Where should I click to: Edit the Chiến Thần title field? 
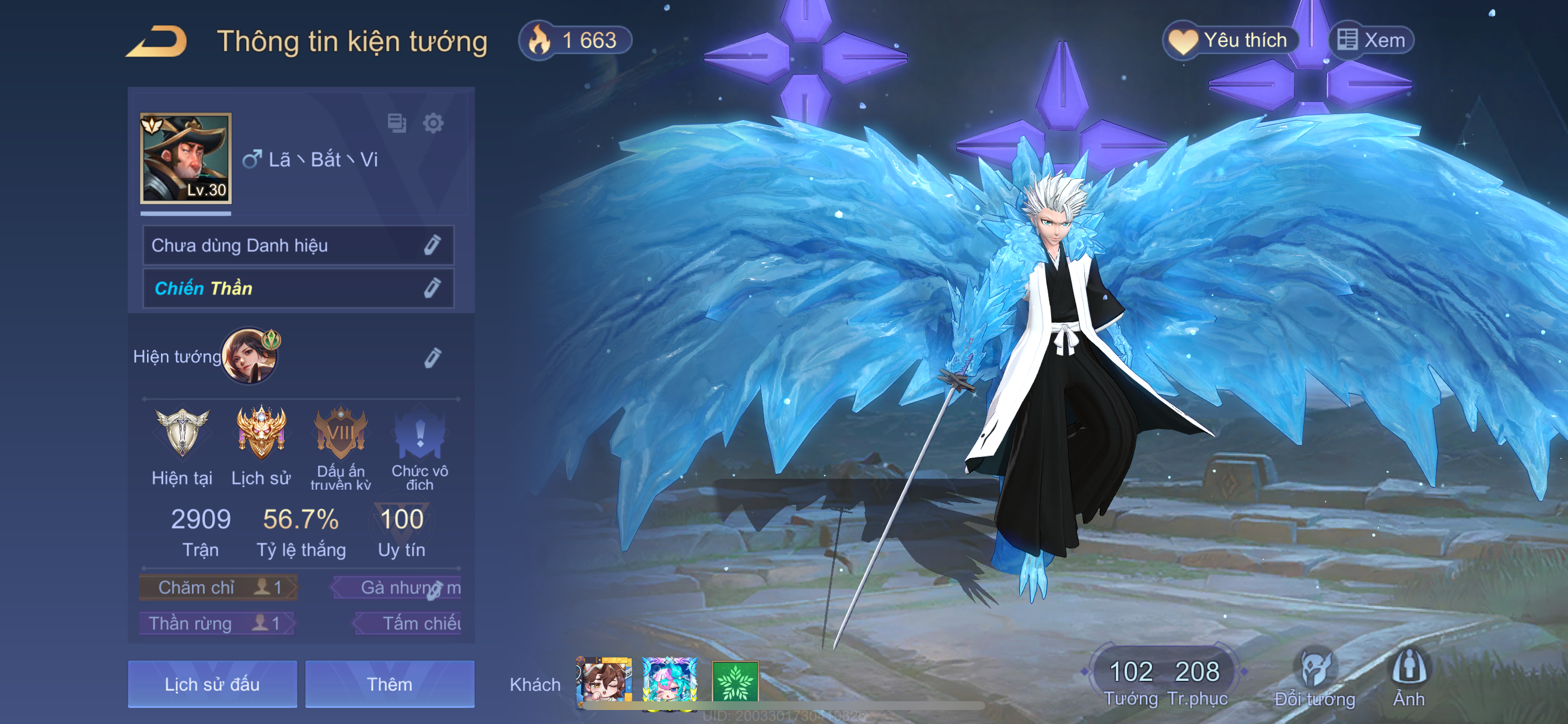432,288
